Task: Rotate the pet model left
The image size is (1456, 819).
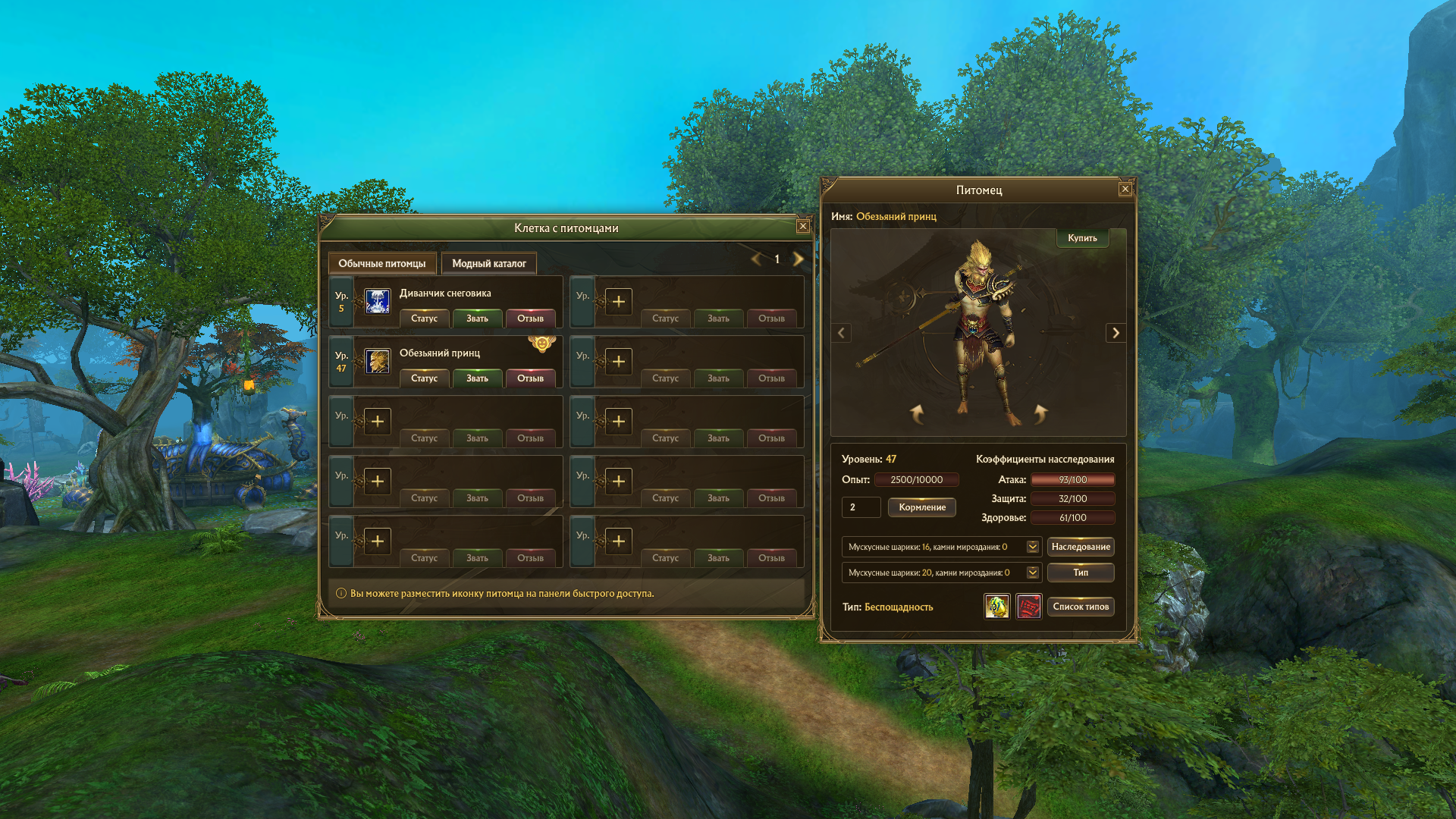Action: 918,413
